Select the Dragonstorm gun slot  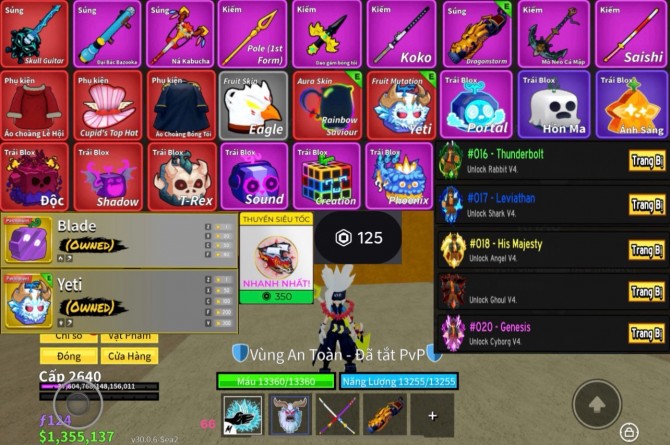click(x=475, y=35)
